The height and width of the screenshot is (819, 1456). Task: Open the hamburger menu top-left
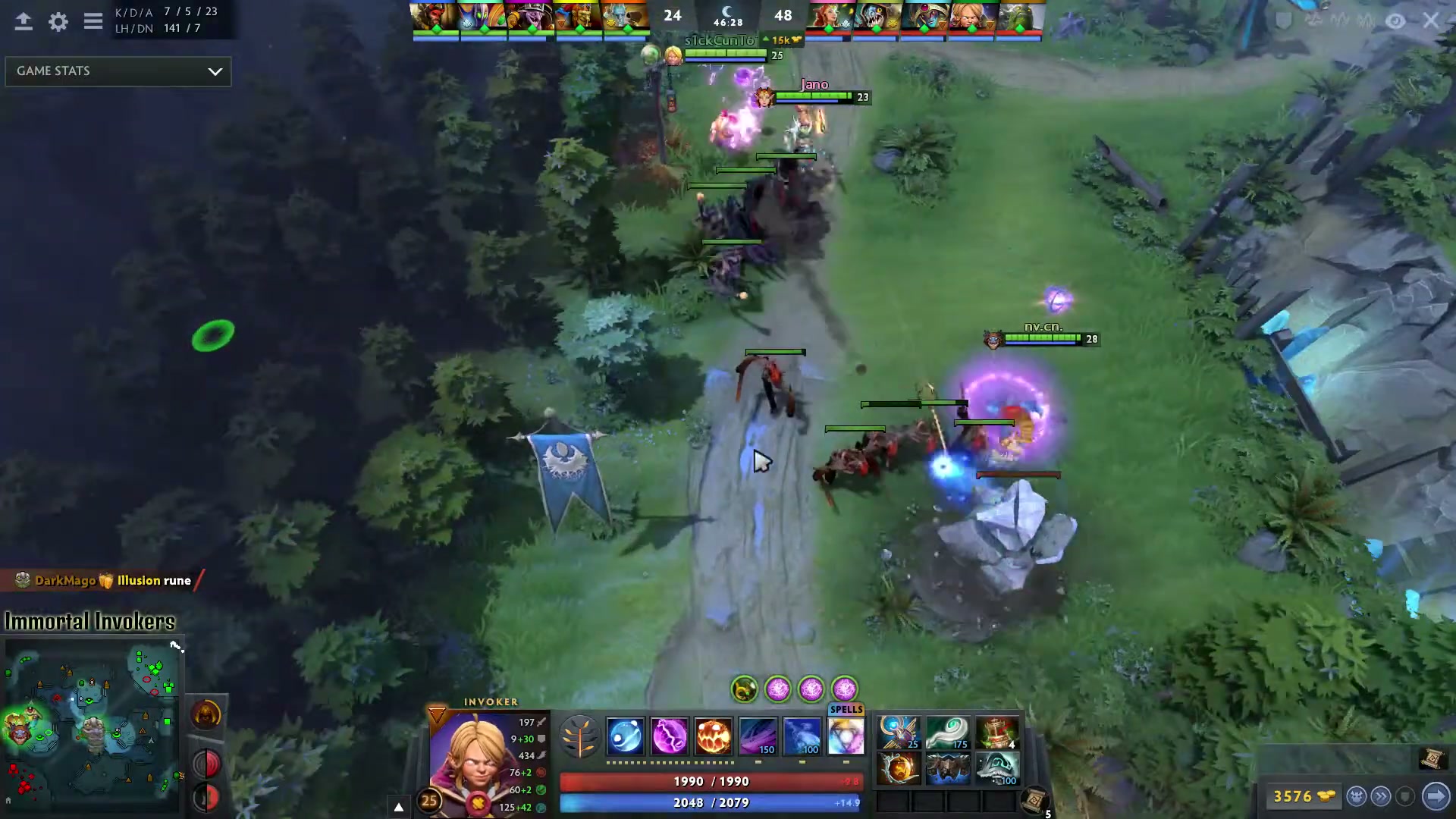click(x=93, y=21)
